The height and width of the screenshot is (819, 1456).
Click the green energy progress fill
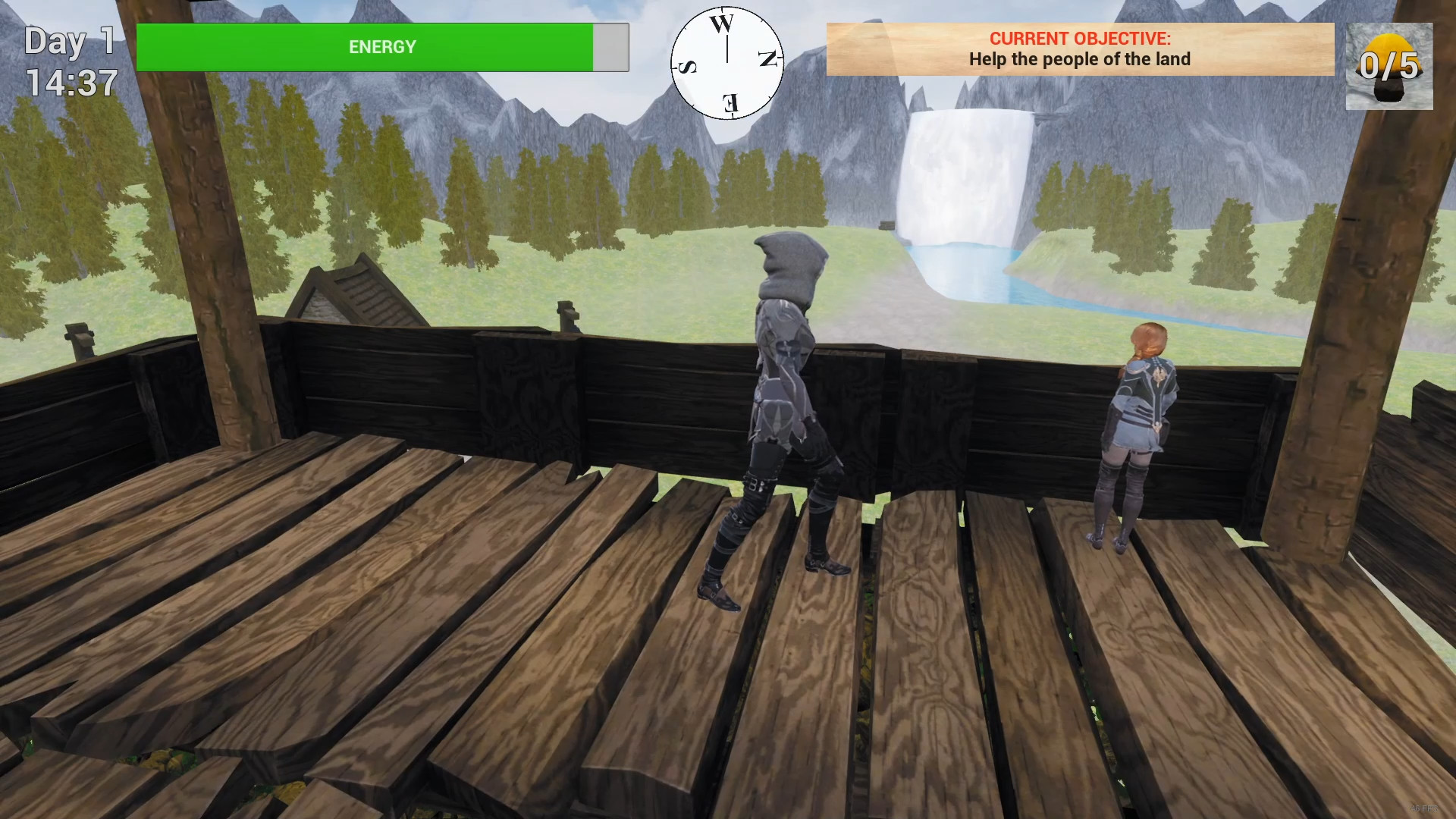click(x=364, y=46)
